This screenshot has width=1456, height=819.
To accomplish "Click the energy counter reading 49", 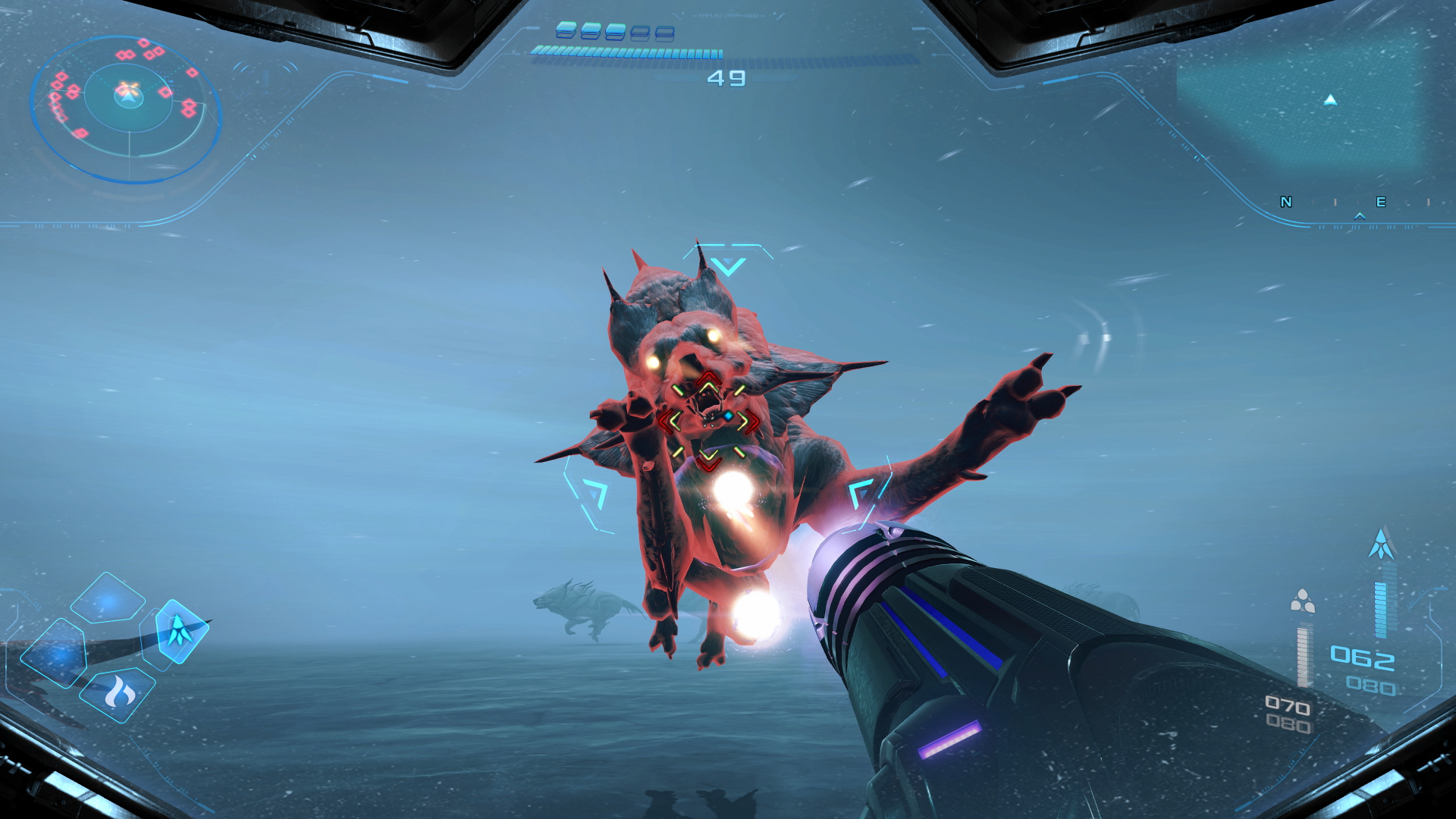I will coord(727,78).
